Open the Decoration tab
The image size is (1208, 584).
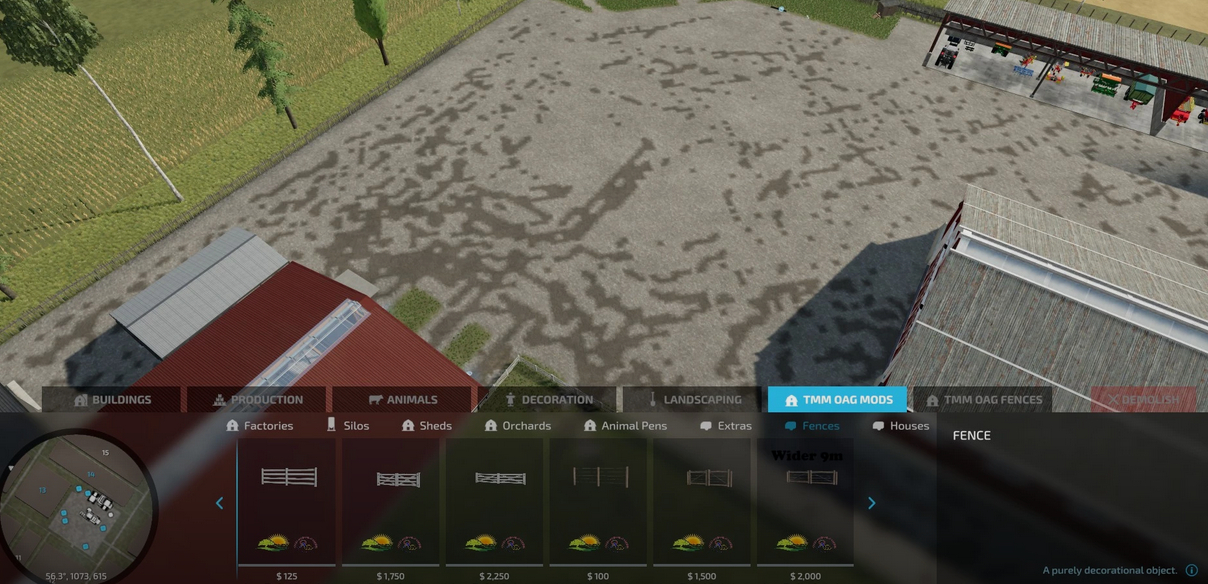pos(548,400)
